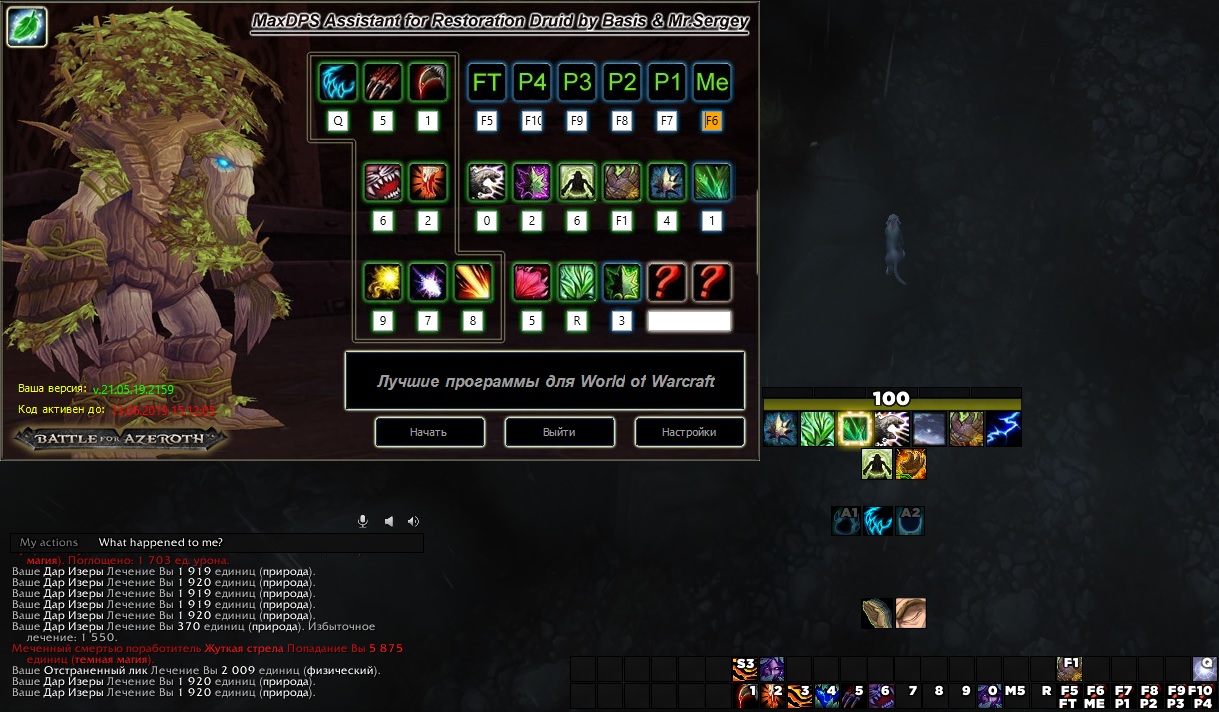Select the P1 party target button

(667, 82)
